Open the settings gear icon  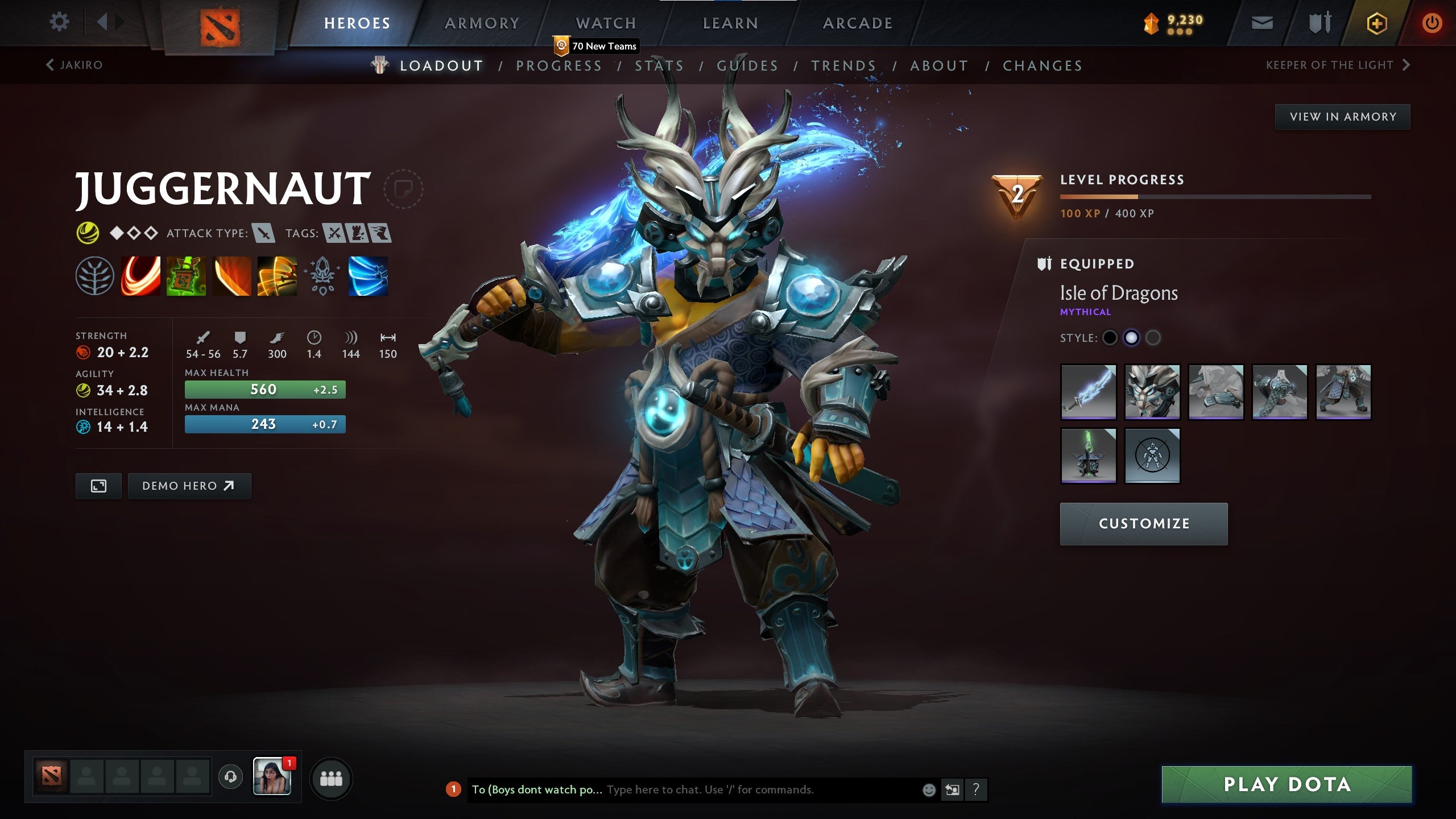click(59, 22)
